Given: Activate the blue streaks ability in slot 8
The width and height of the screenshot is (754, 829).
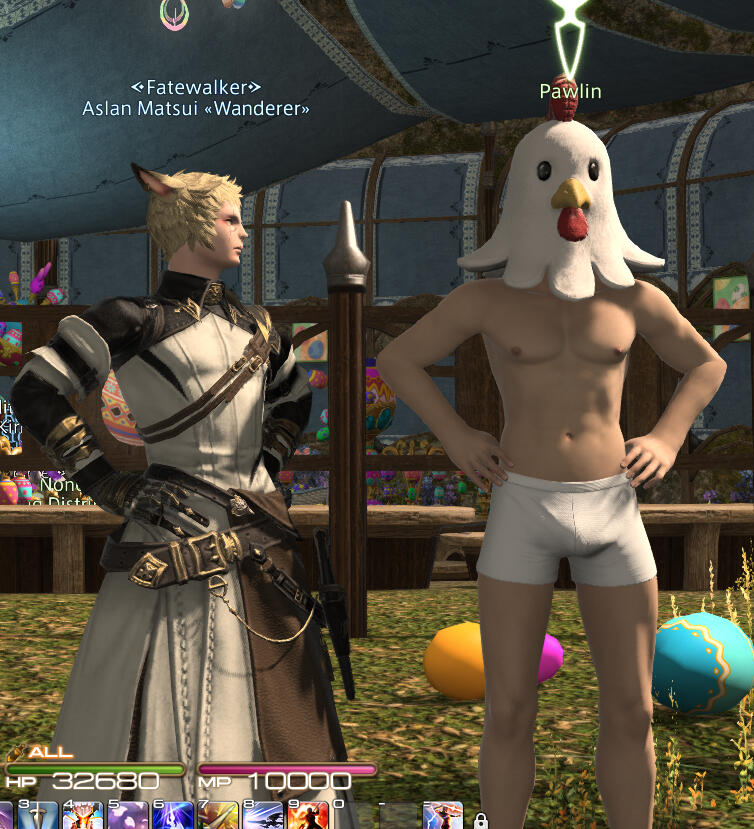Looking at the screenshot, I should tap(263, 815).
